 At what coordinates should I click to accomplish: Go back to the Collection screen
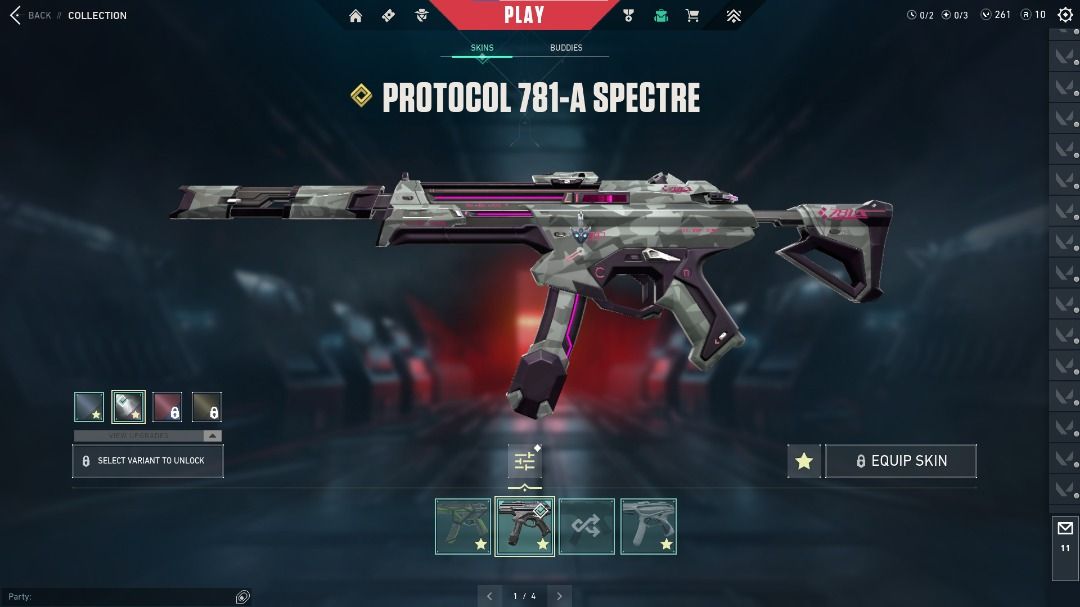tap(30, 16)
